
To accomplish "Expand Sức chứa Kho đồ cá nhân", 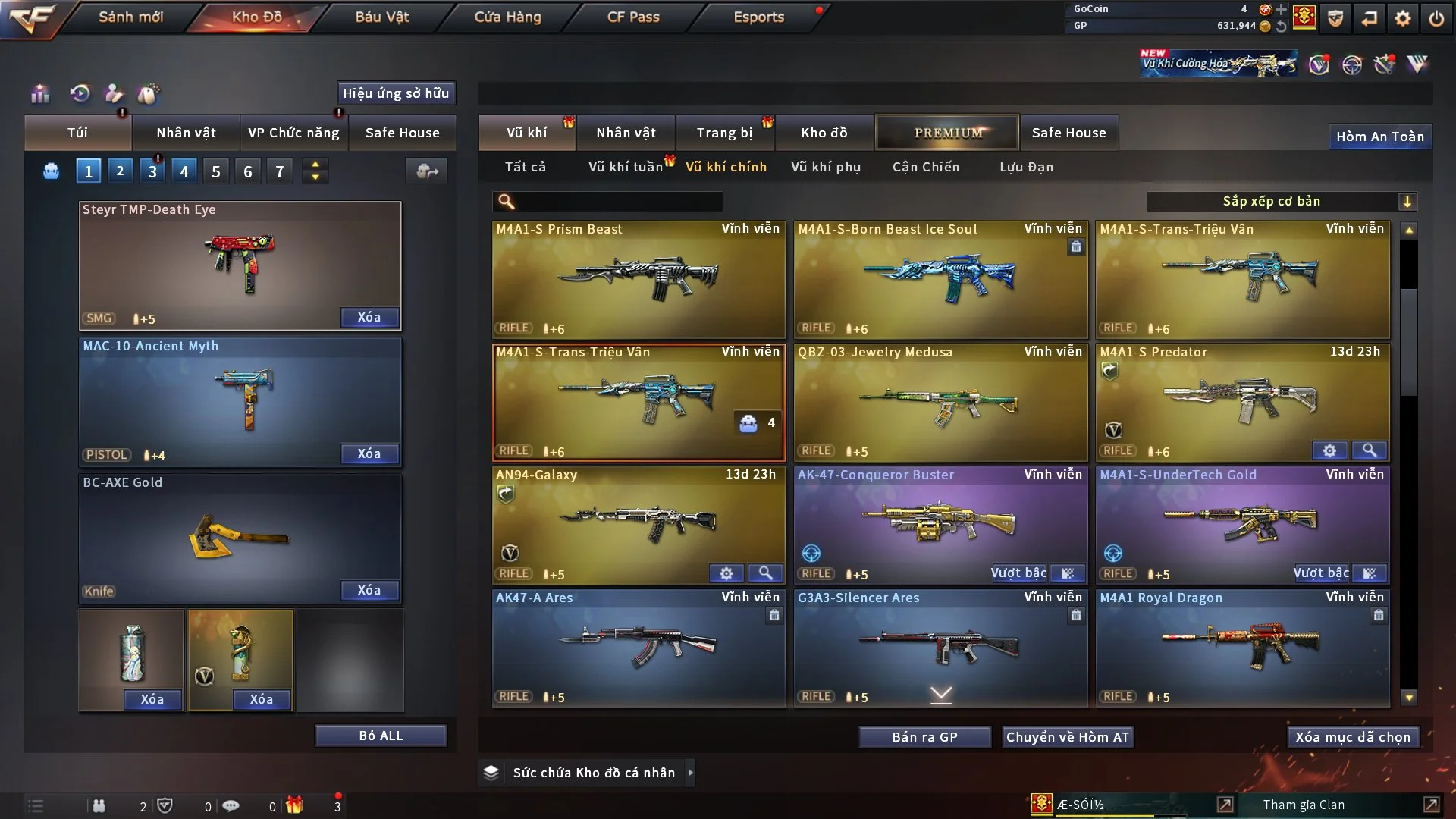I will [690, 773].
